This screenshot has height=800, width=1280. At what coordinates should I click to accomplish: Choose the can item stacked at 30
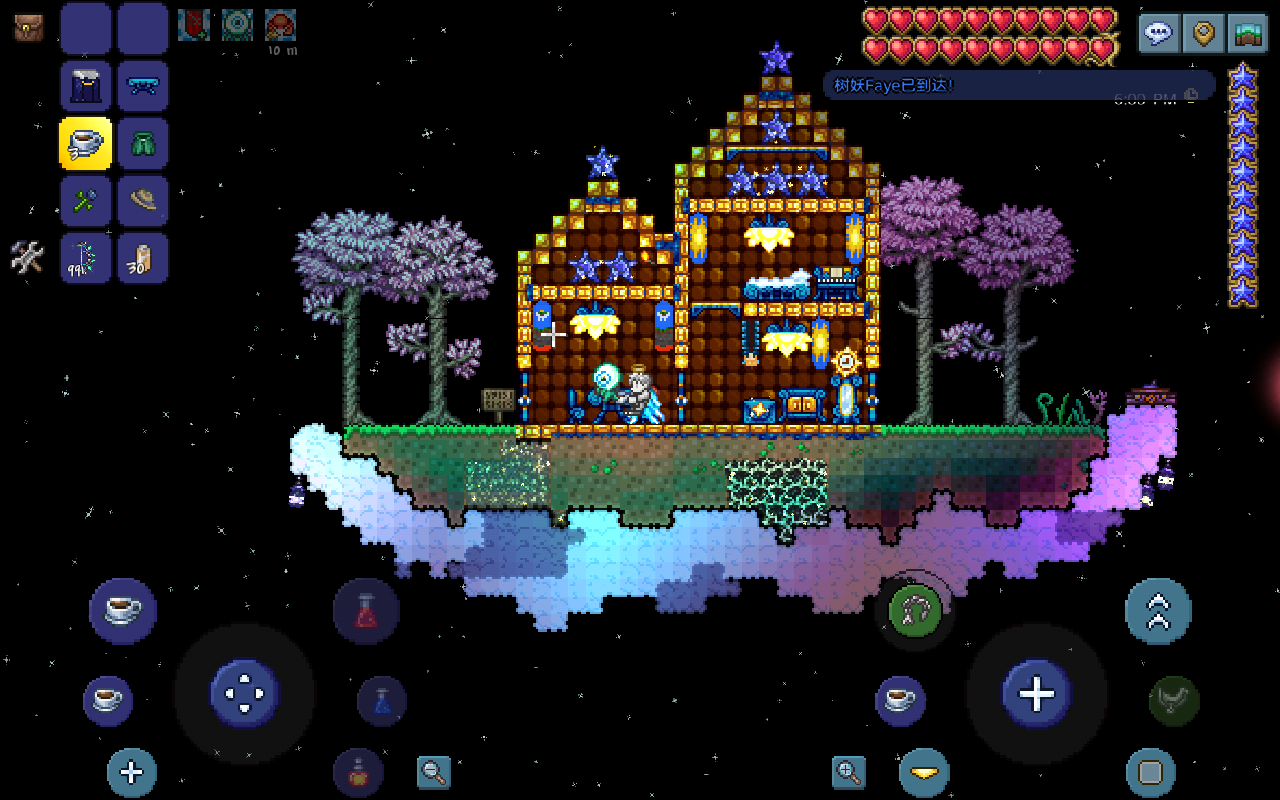[x=142, y=259]
